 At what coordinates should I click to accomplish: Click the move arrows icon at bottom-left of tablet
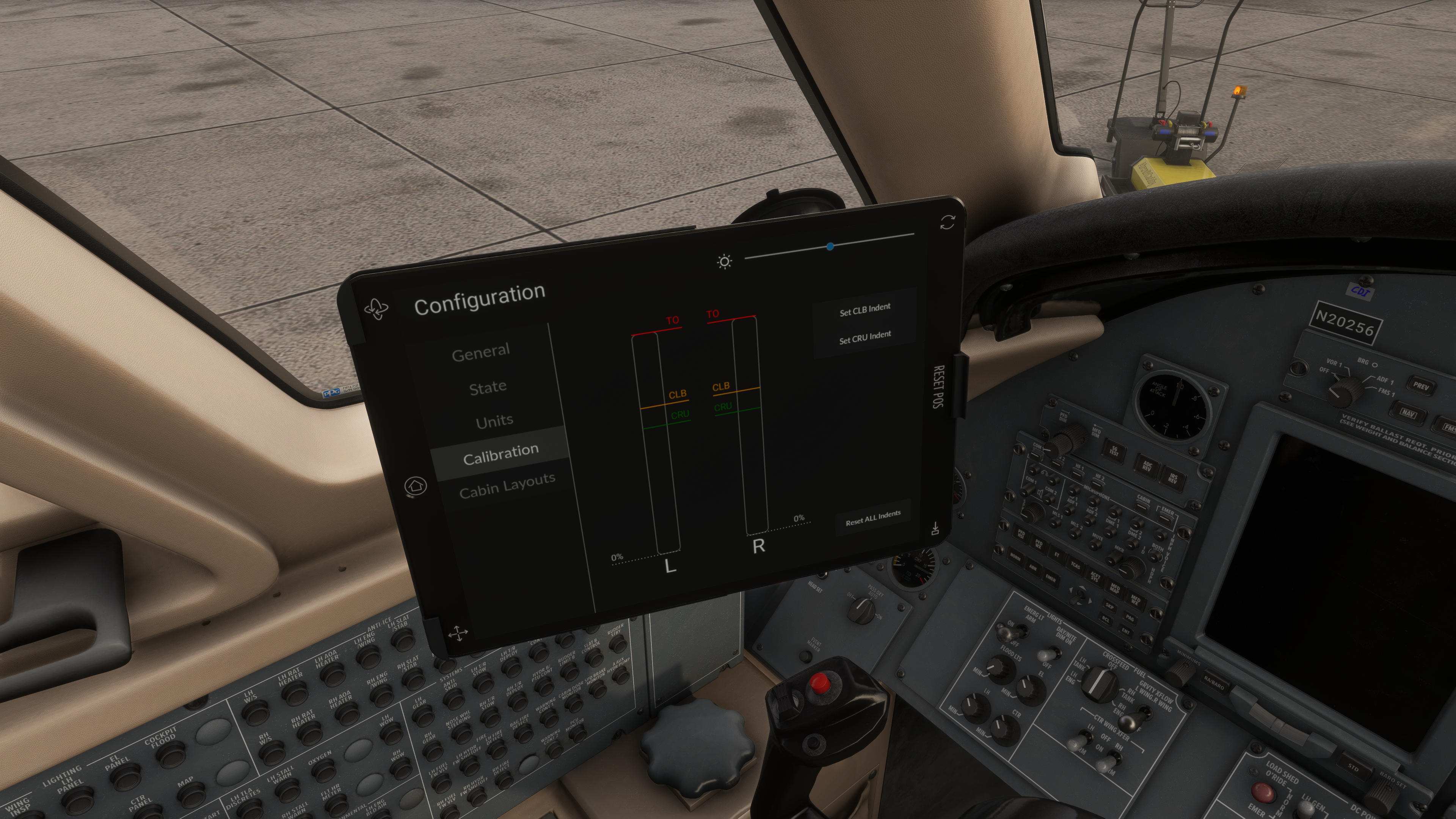458,632
